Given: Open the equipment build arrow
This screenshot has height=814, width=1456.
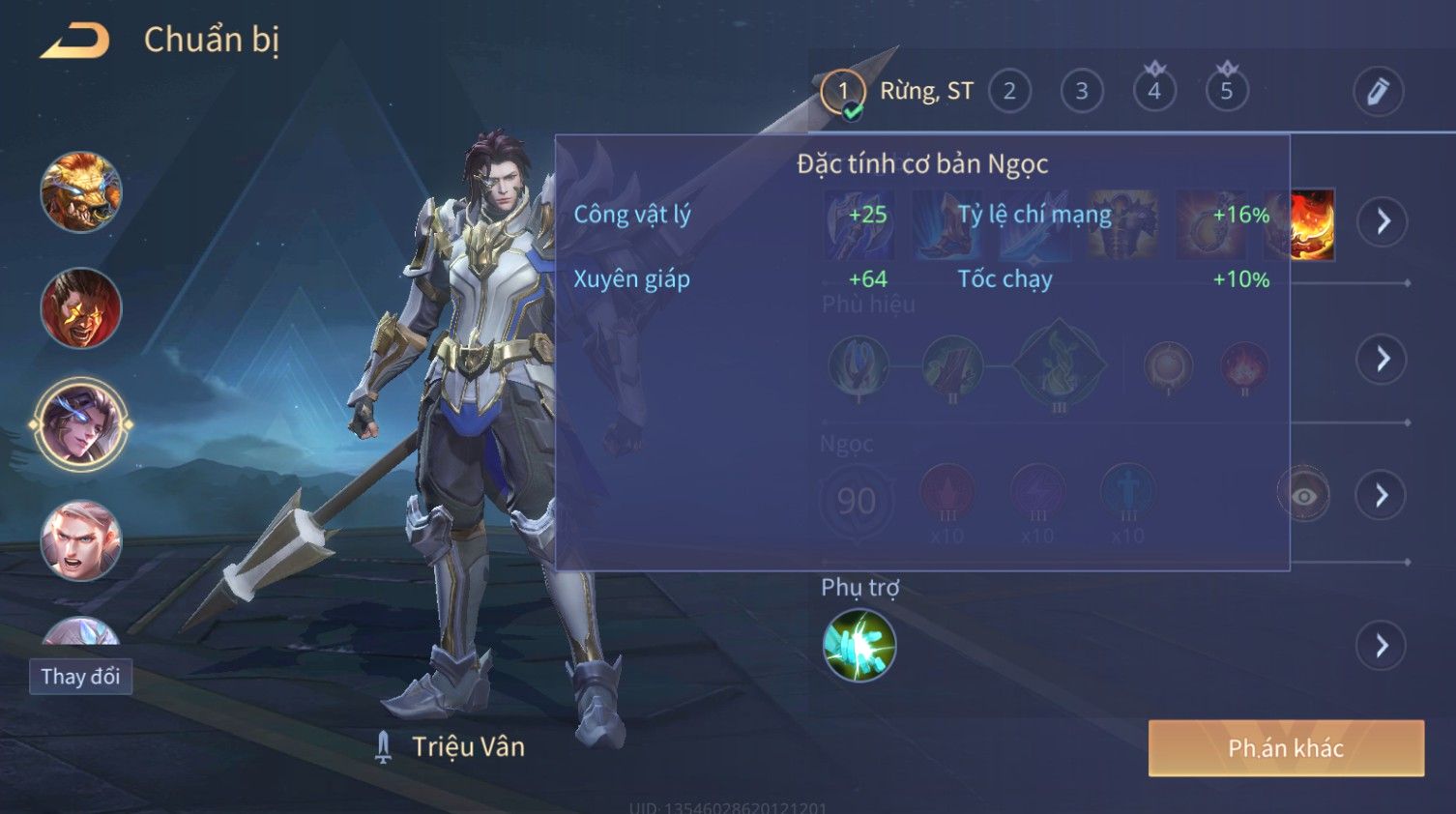Looking at the screenshot, I should pos(1383,221).
